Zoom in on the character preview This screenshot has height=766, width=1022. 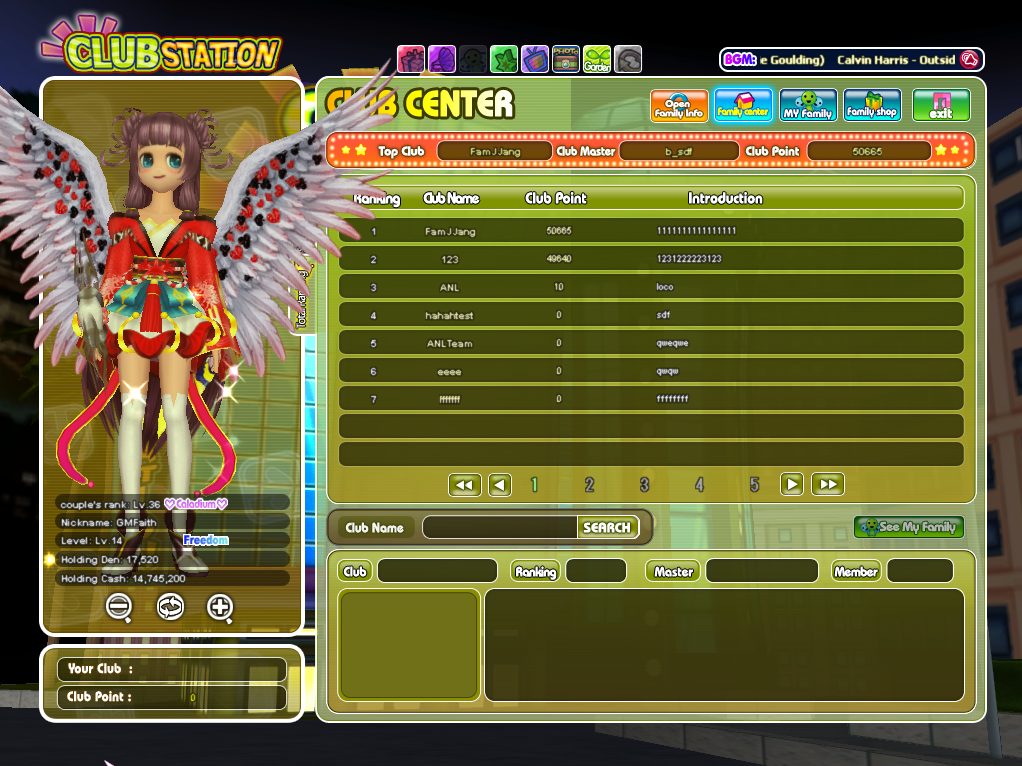220,606
